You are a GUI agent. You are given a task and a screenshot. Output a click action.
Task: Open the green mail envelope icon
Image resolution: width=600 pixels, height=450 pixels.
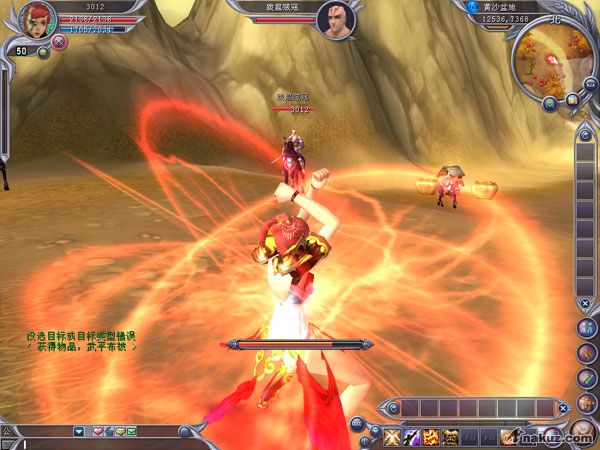pos(131,431)
